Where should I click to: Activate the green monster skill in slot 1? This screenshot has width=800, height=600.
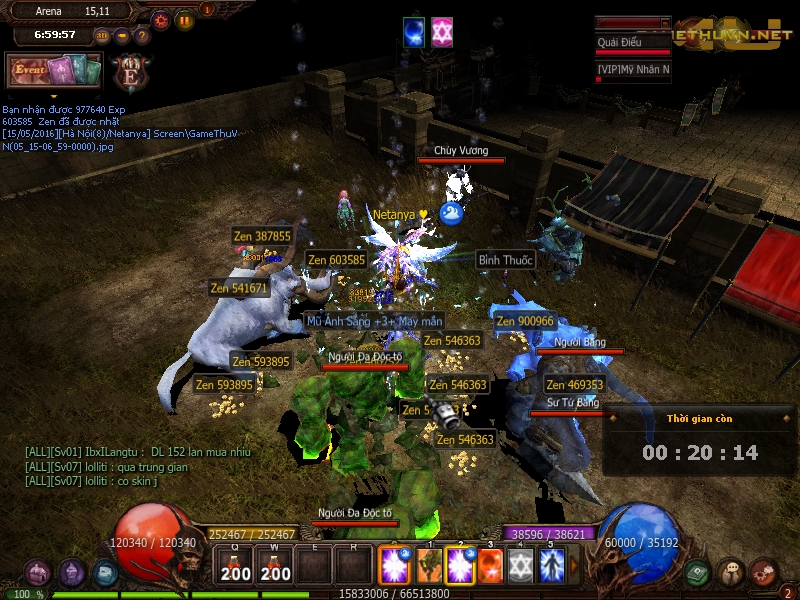click(429, 565)
